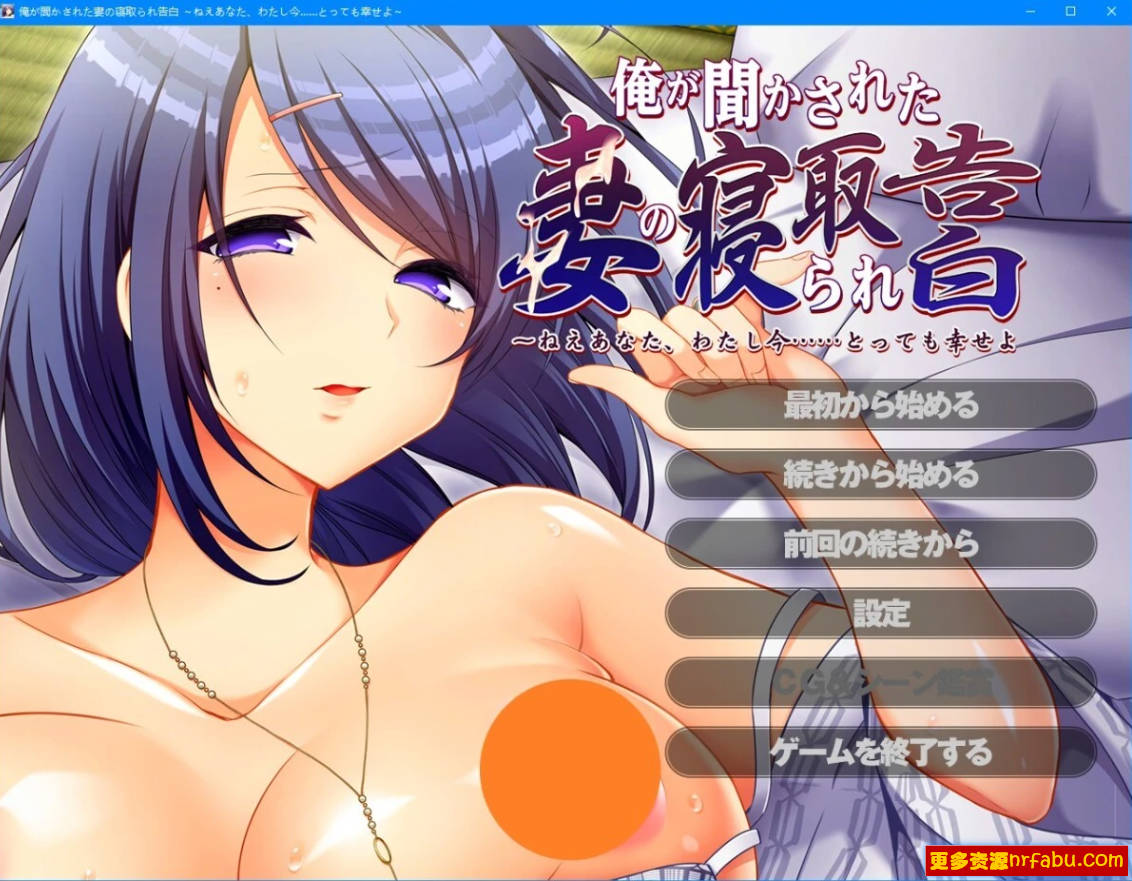Maximize the game window
Viewport: 1132px width, 881px height.
[1070, 11]
